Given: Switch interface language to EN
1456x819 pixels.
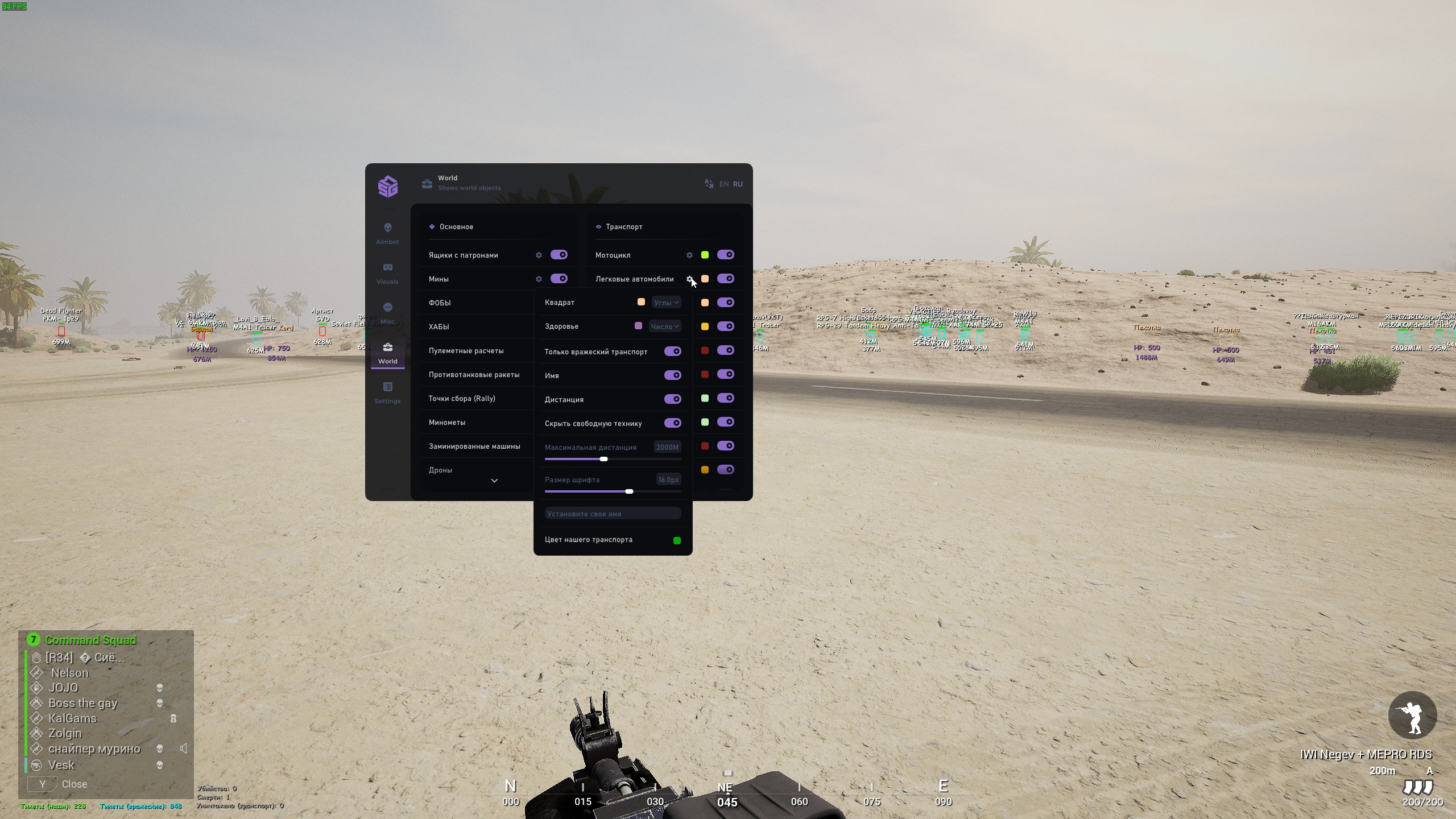Looking at the screenshot, I should (x=724, y=184).
